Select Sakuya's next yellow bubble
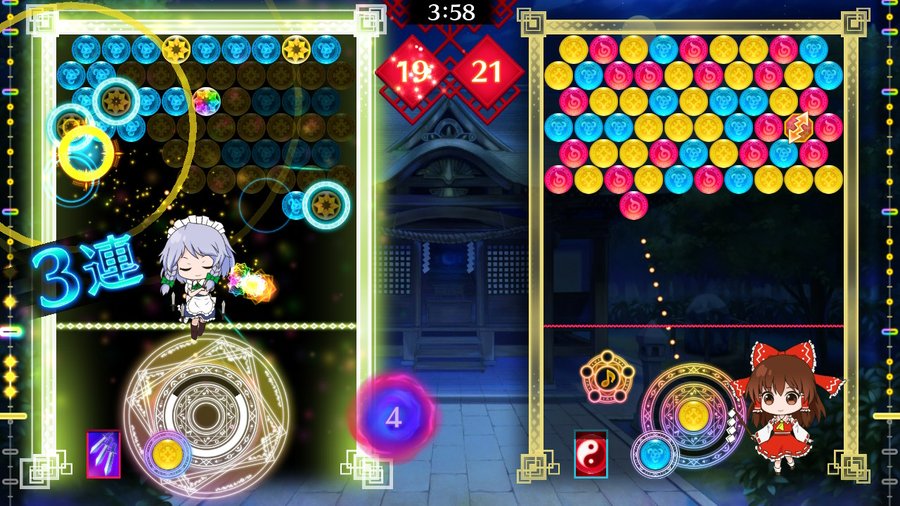Screen dimensions: 900x506 click(x=166, y=454)
